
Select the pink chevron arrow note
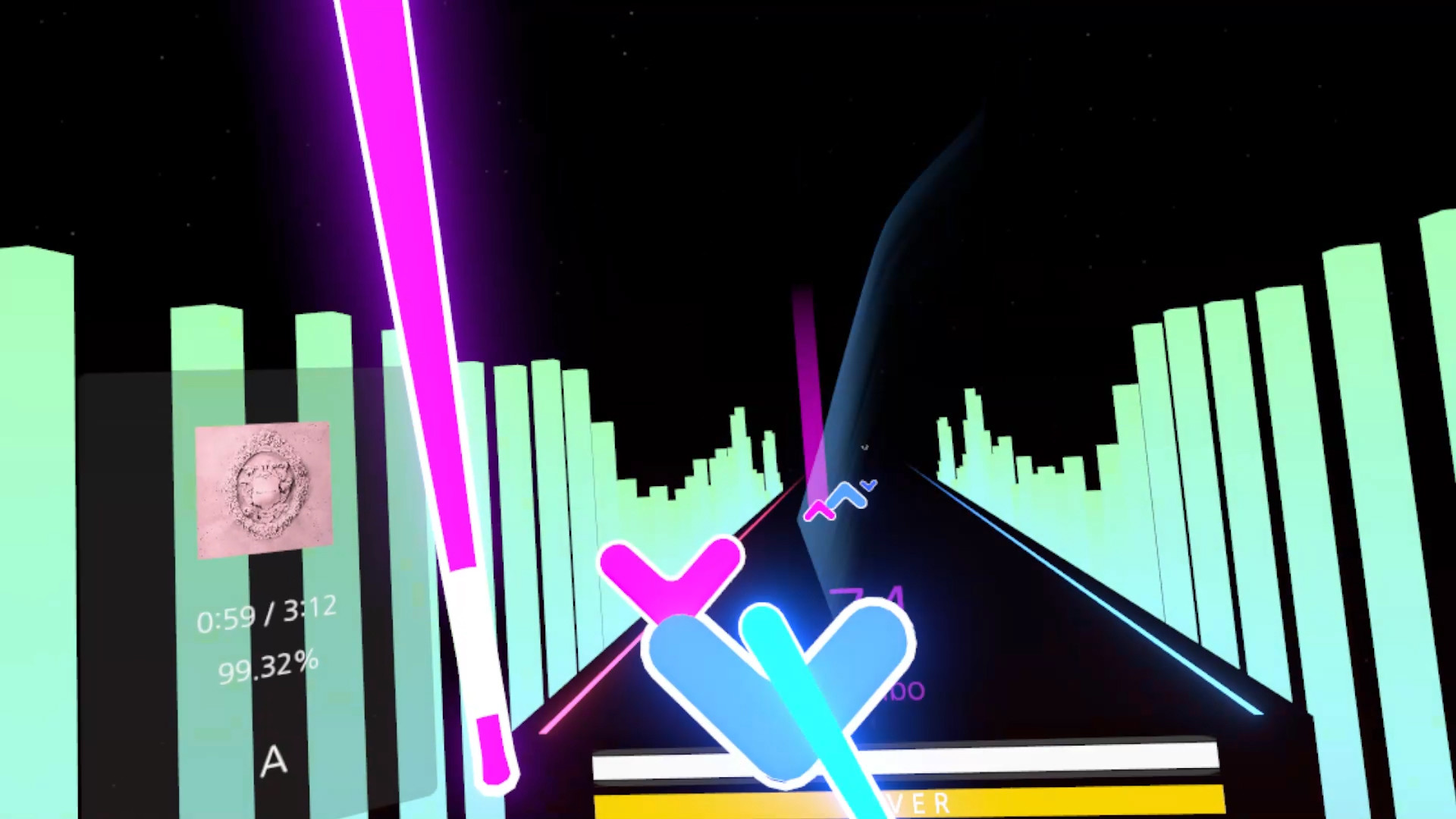tap(670, 573)
